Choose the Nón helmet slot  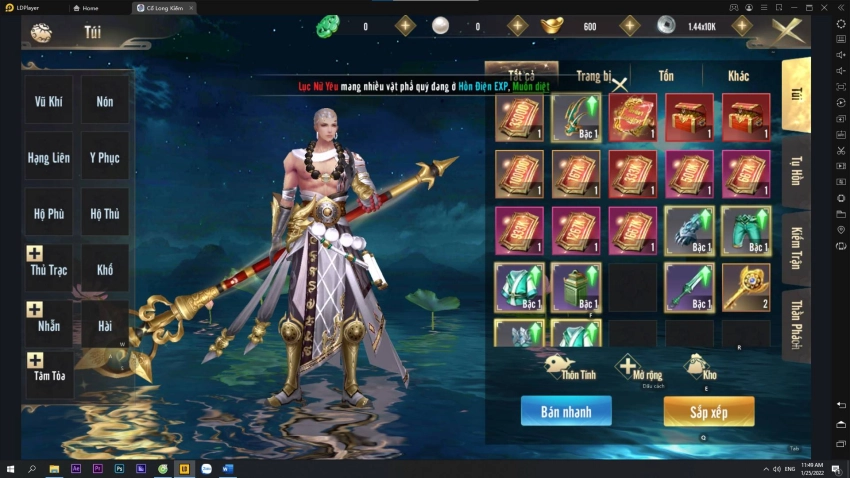(x=105, y=101)
